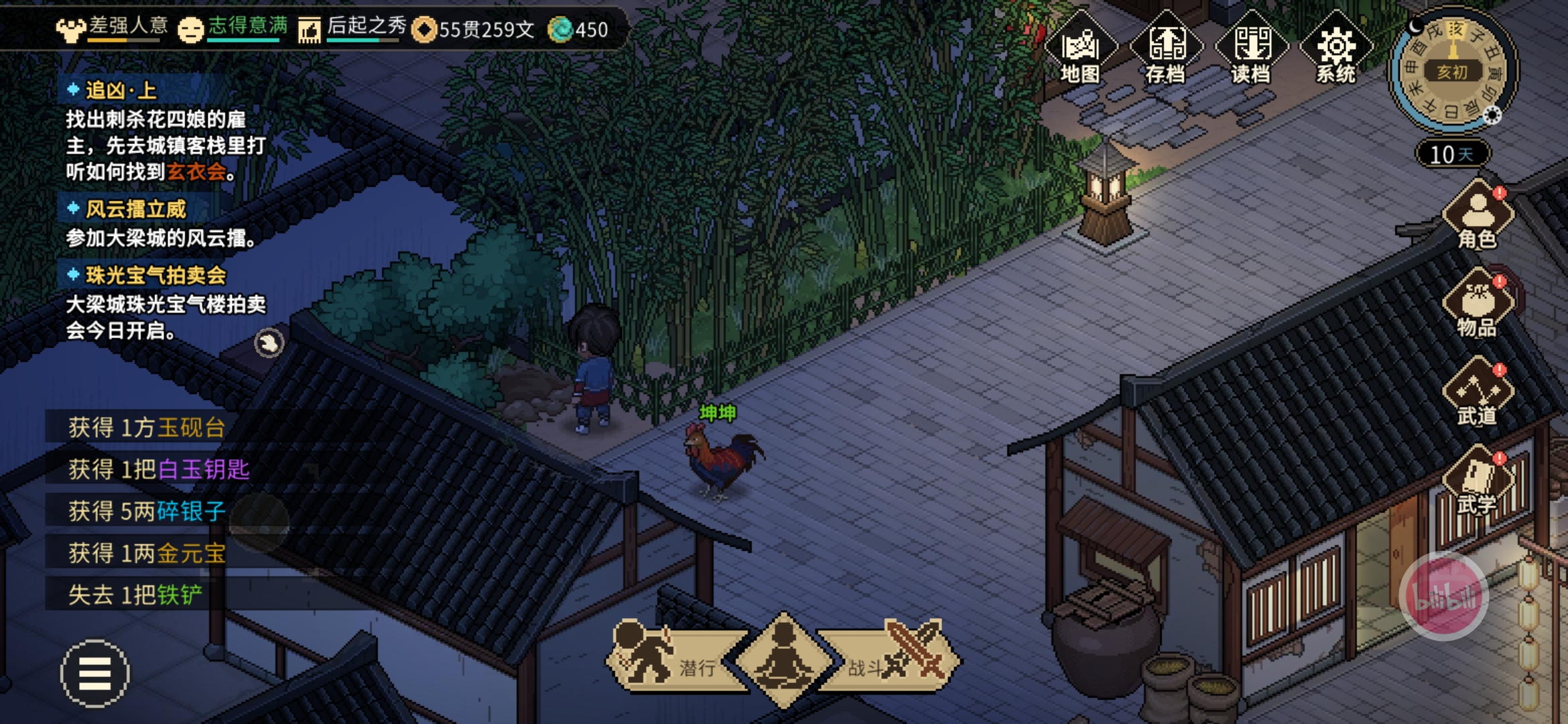Click the time-of-day compass dial
The height and width of the screenshot is (724, 1568).
(1453, 72)
